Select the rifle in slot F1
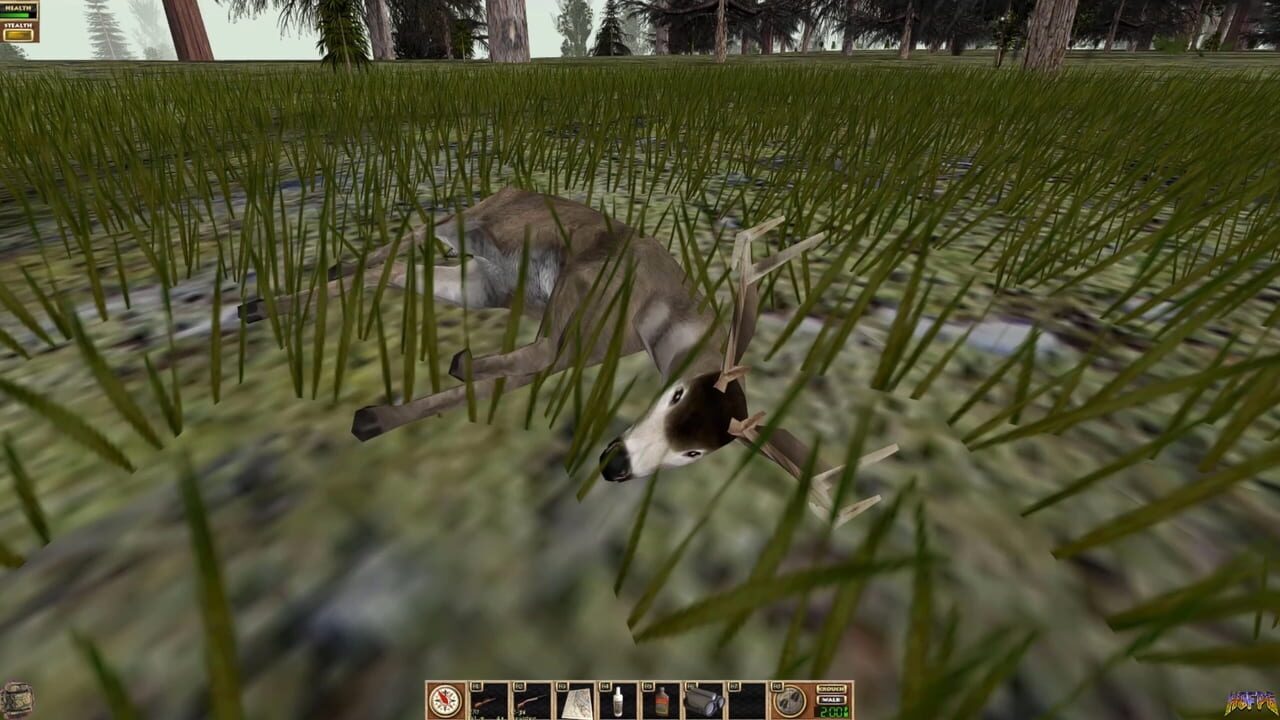Viewport: 1280px width, 720px height. tap(489, 702)
